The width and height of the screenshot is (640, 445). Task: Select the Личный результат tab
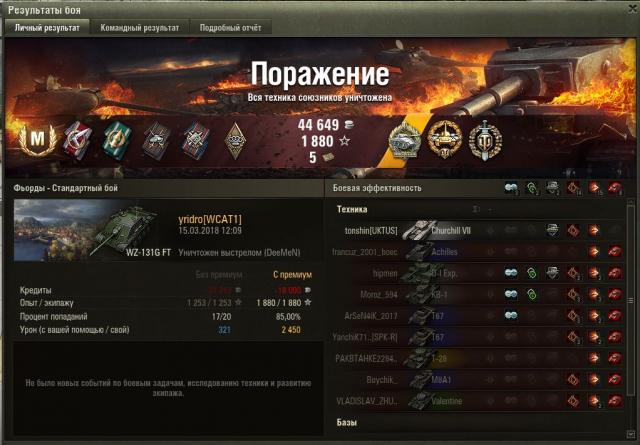point(46,28)
